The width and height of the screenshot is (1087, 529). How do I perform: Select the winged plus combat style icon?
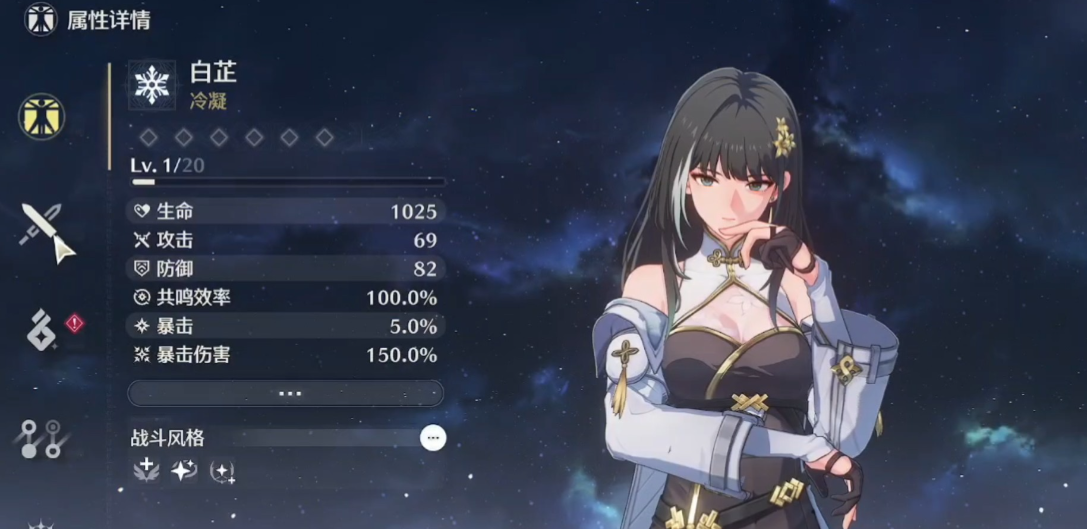pyautogui.click(x=146, y=470)
